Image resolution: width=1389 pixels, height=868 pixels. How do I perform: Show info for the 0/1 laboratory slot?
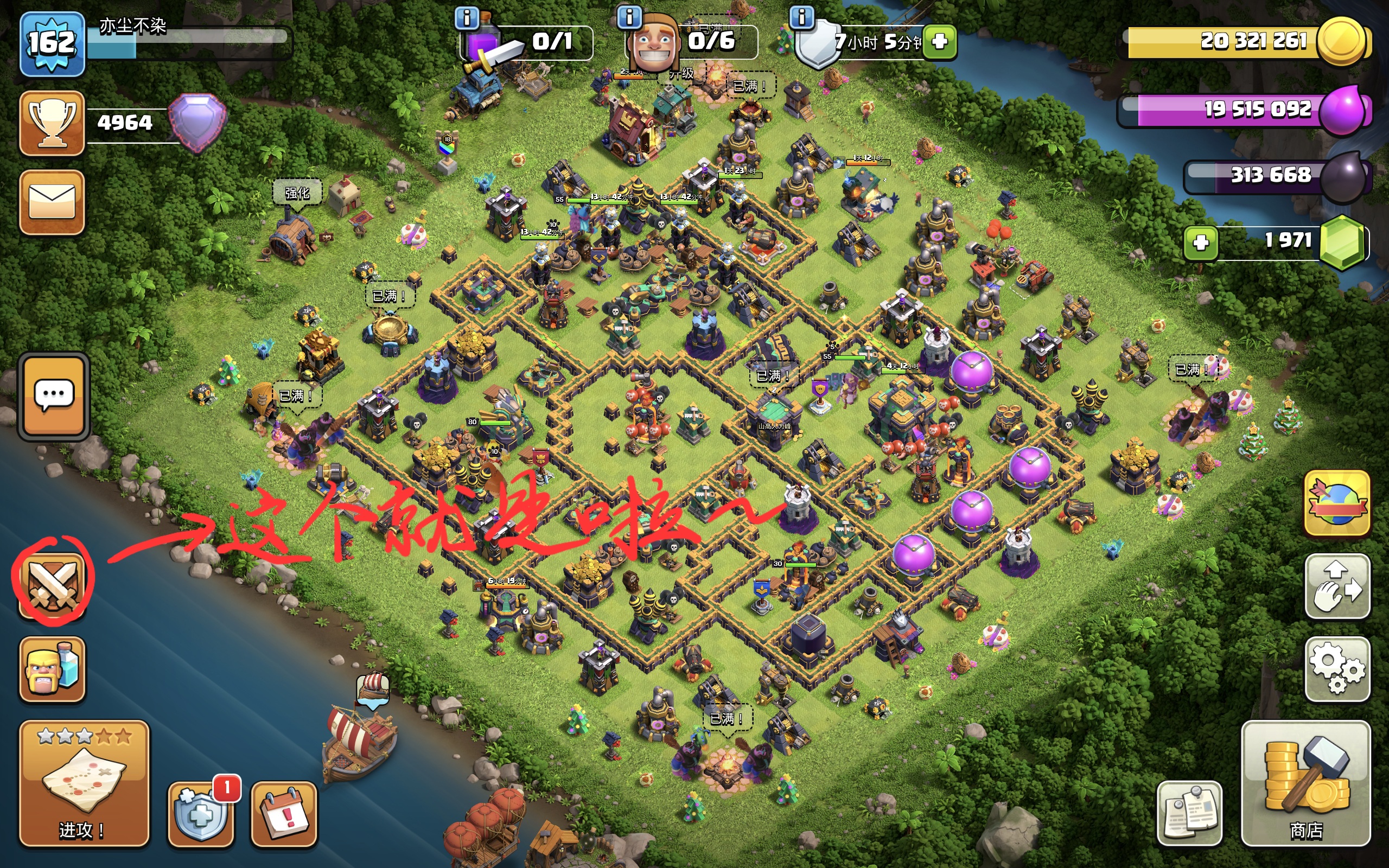tap(467, 18)
